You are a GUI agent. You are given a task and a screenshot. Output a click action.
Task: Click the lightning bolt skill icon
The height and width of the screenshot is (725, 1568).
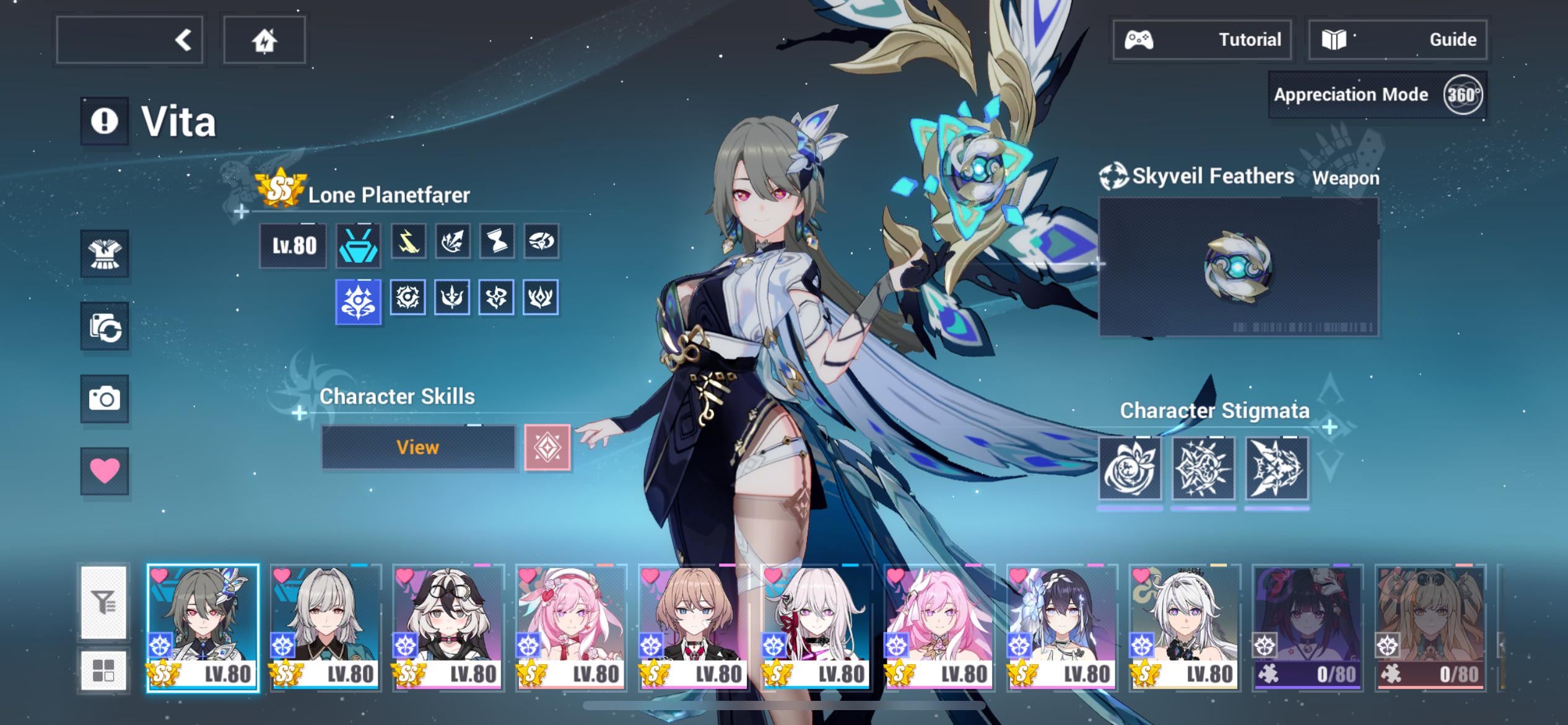point(408,241)
